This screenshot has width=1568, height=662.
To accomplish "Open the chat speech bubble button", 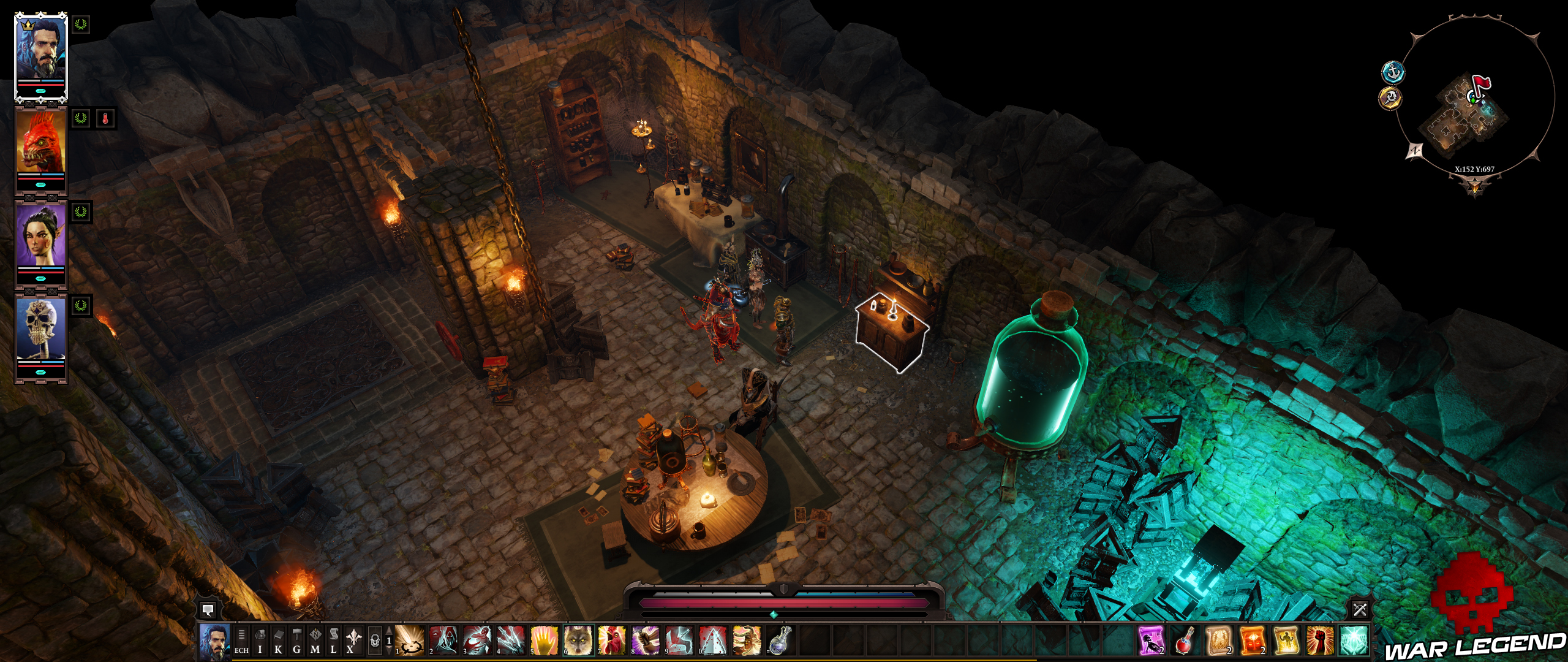I will click(208, 609).
